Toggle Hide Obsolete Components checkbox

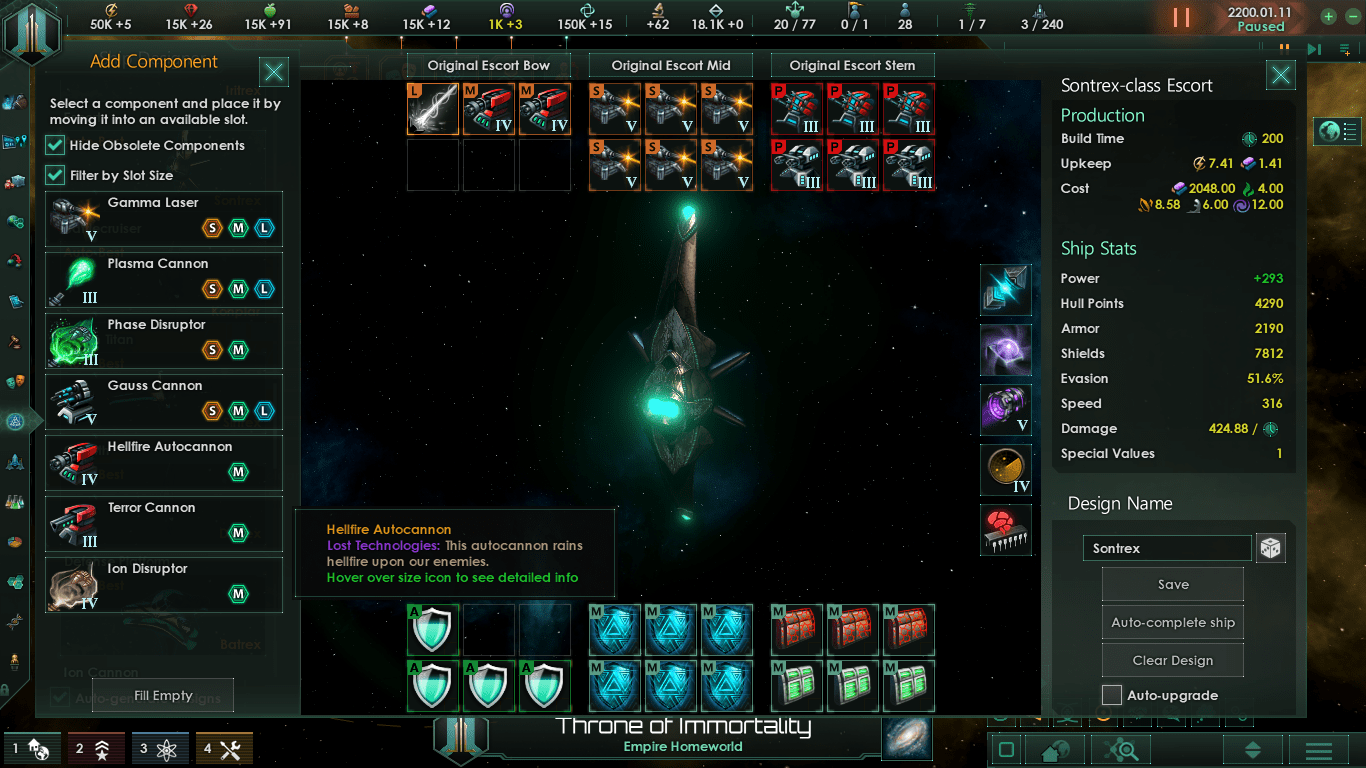pyautogui.click(x=56, y=146)
